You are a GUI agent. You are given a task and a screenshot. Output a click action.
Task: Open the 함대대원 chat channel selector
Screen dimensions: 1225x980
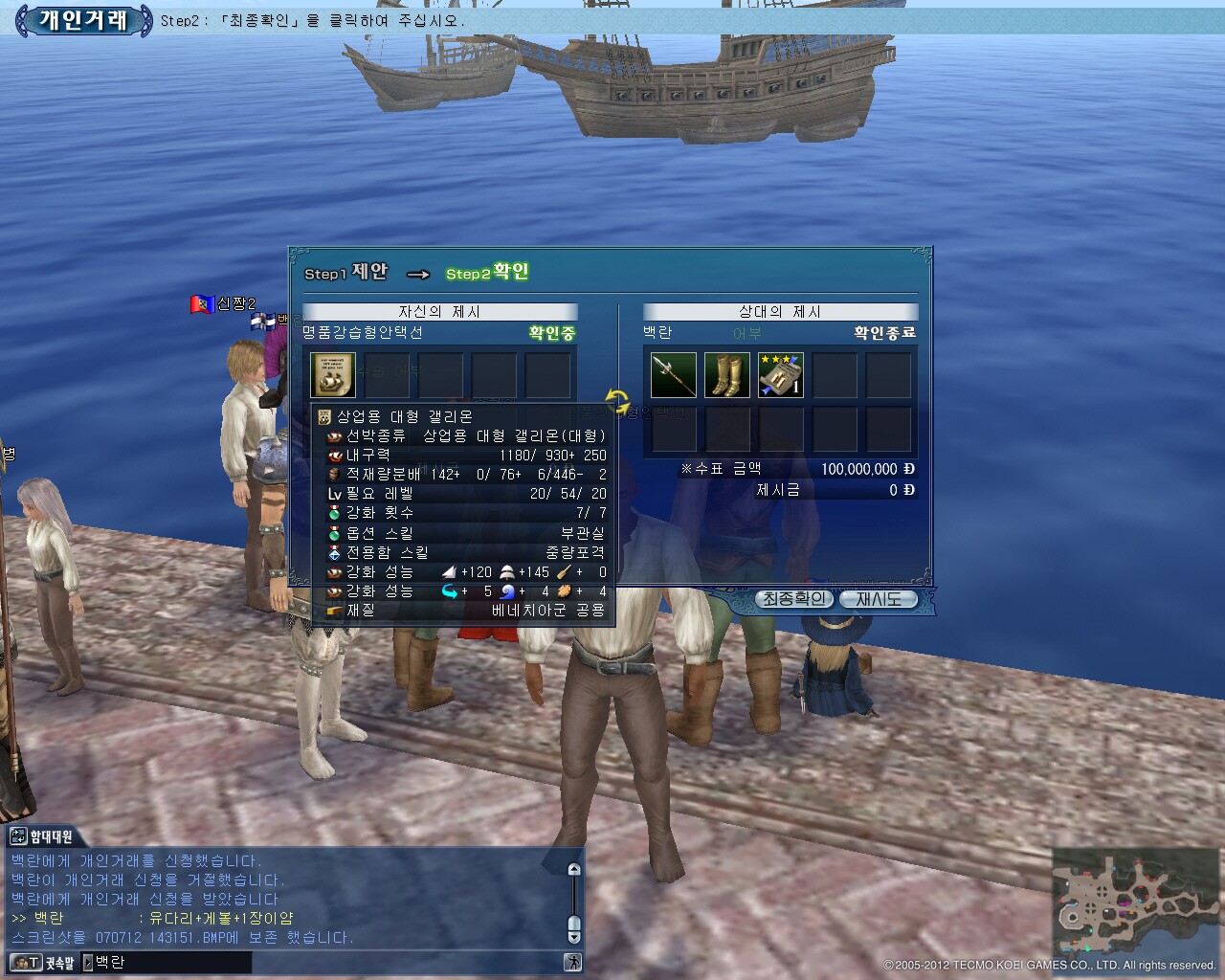(x=40, y=836)
